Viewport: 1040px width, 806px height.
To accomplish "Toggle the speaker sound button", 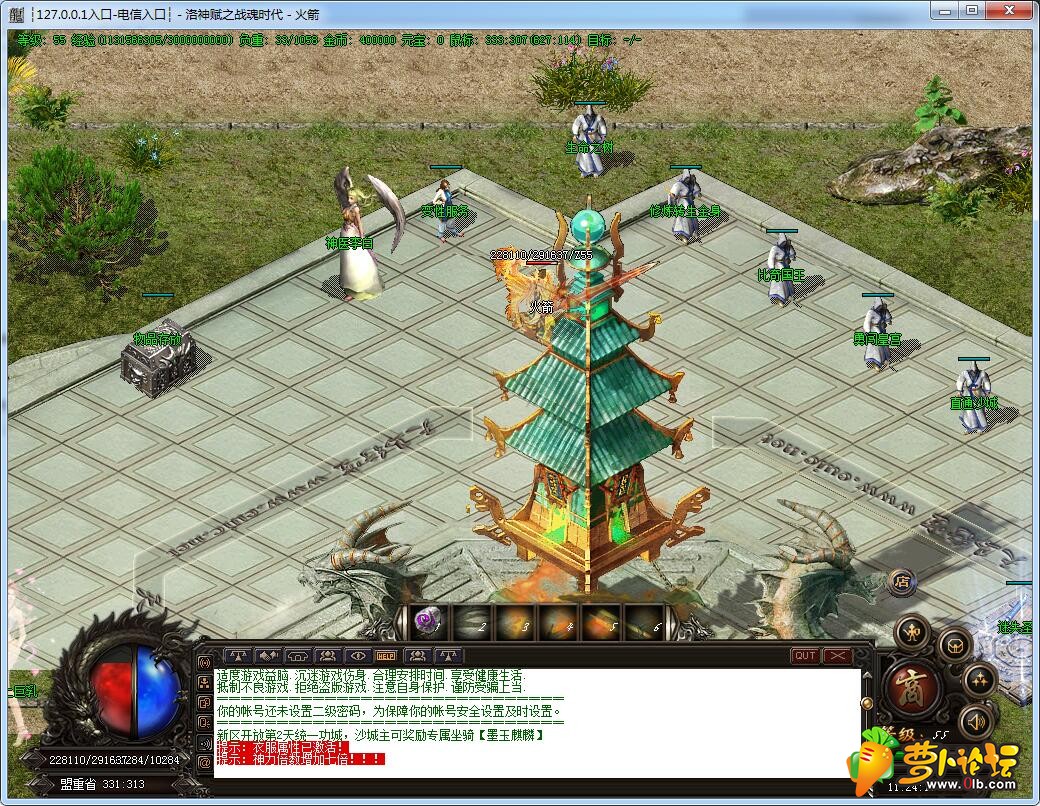I will pyautogui.click(x=976, y=721).
